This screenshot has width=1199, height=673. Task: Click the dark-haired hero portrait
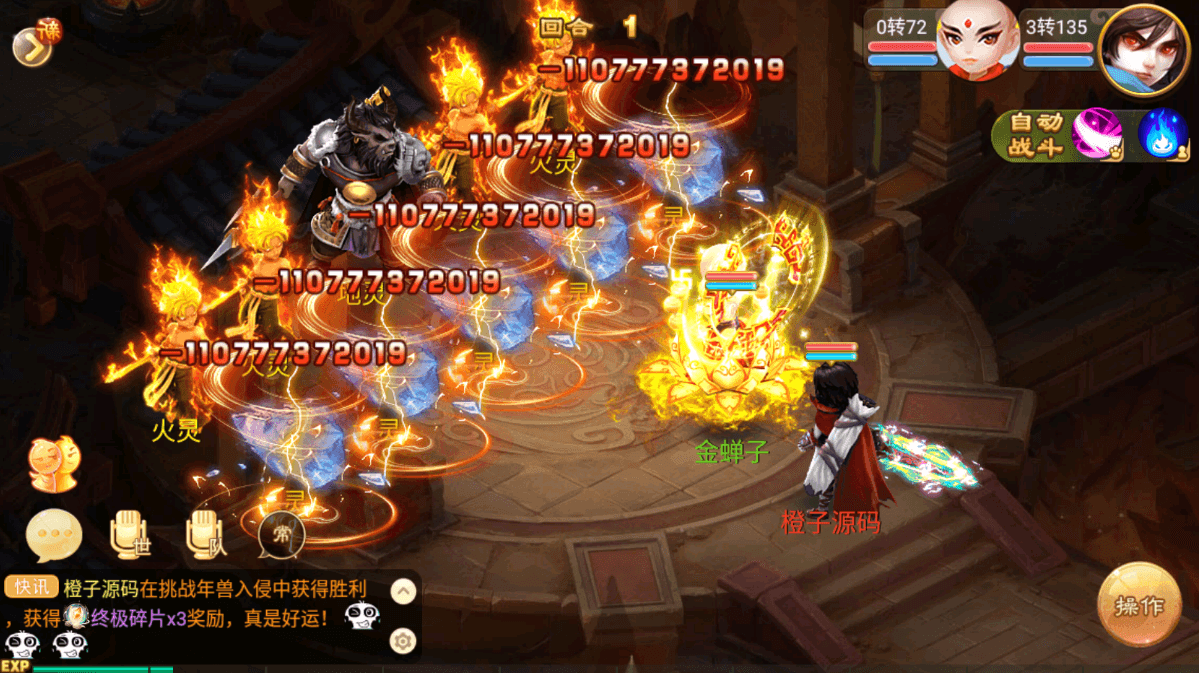(x=1143, y=49)
